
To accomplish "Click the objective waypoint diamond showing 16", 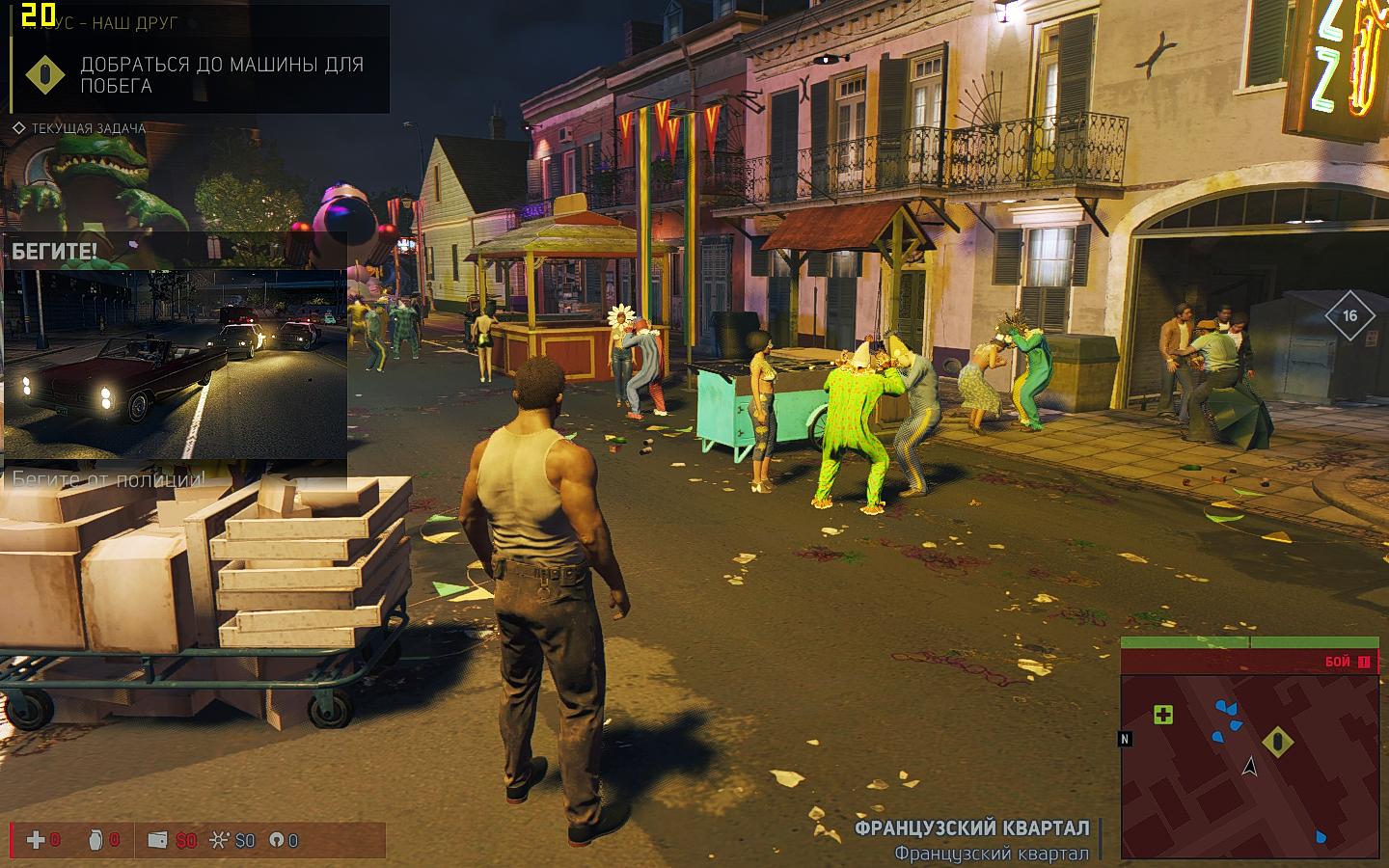I will 1349,315.
